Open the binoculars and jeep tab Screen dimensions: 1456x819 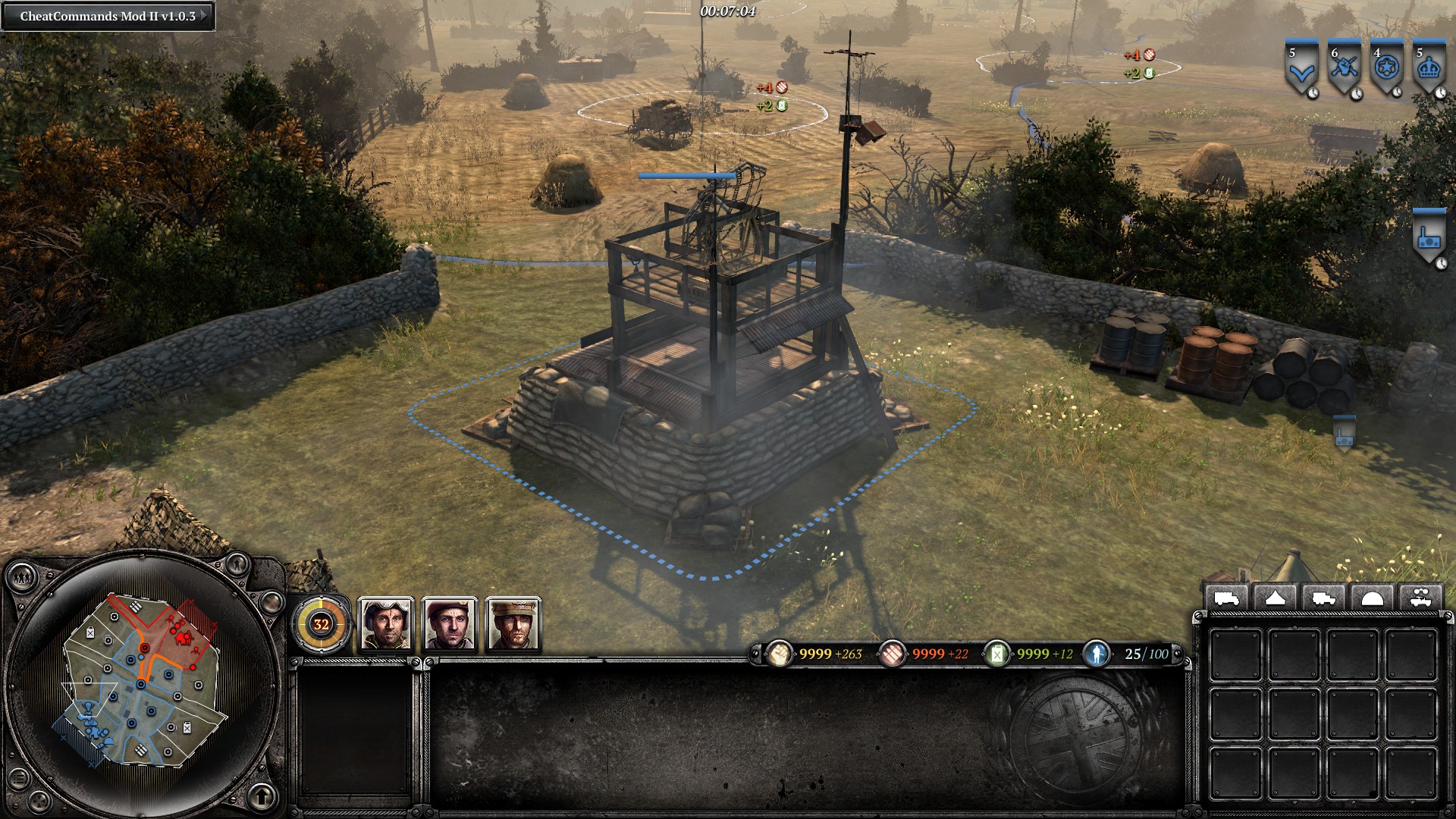pyautogui.click(x=1420, y=599)
